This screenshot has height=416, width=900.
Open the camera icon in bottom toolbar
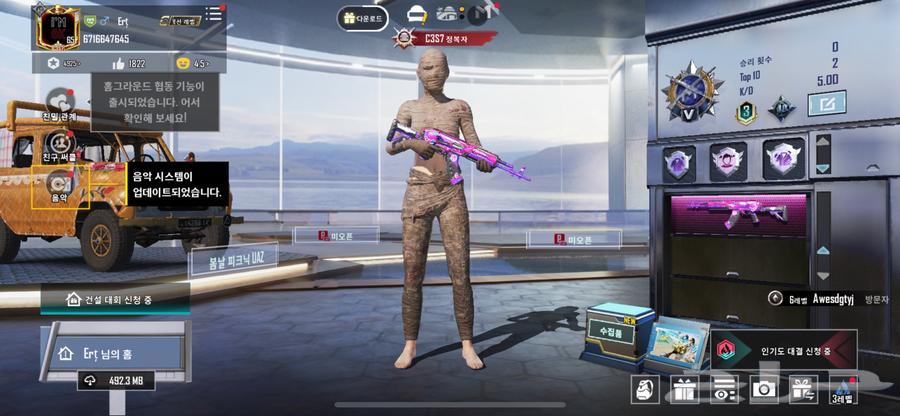point(763,389)
